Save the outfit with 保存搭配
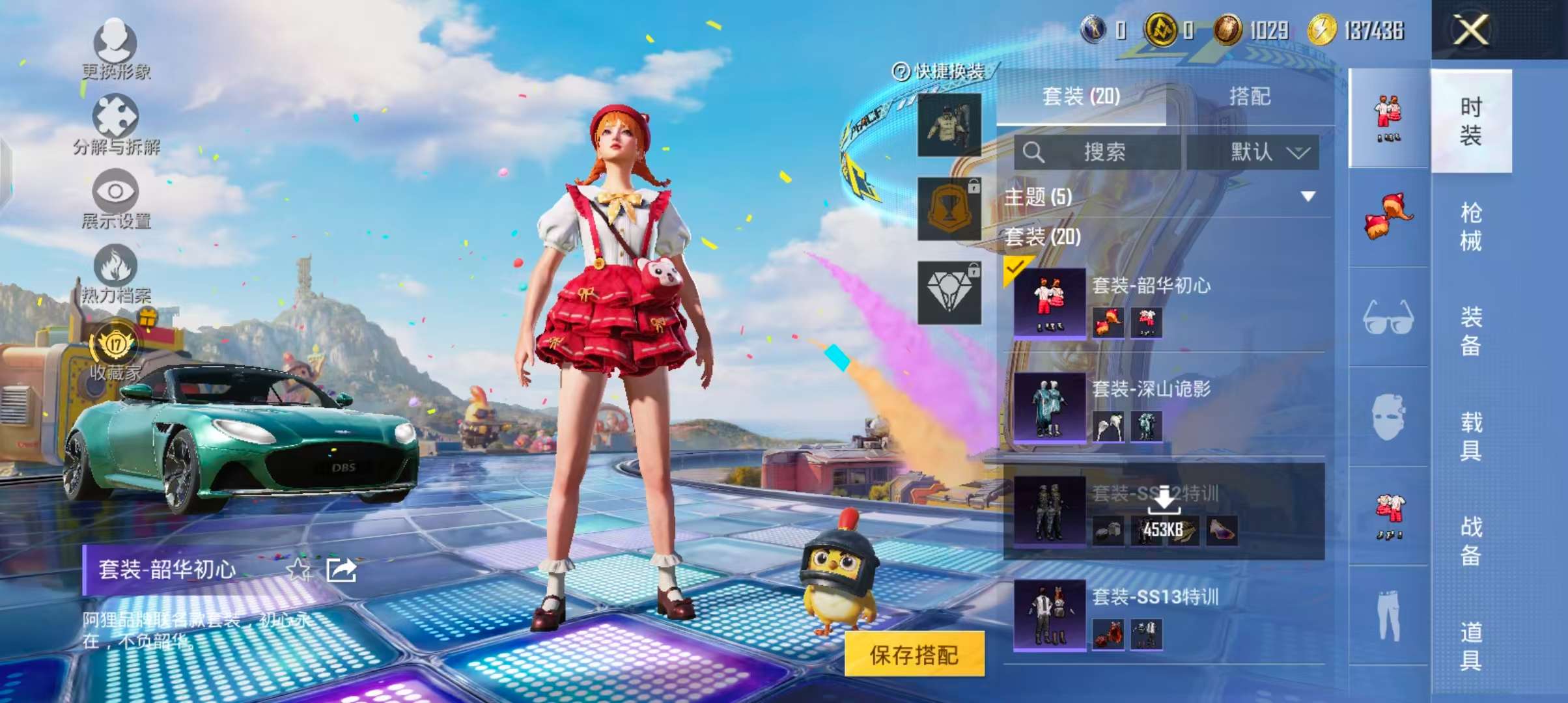The width and height of the screenshot is (1568, 703). tap(914, 655)
